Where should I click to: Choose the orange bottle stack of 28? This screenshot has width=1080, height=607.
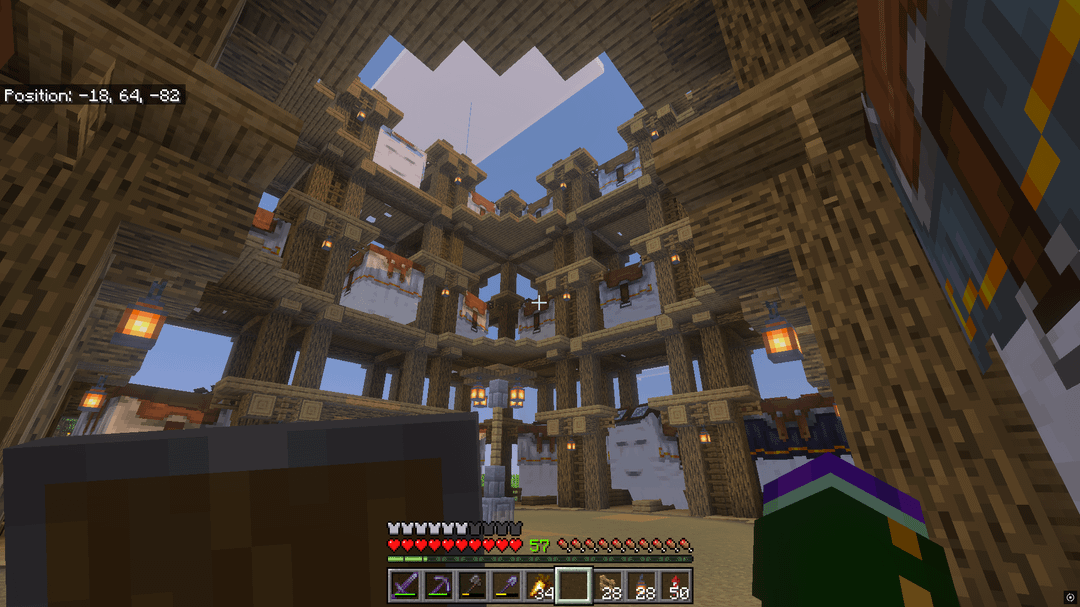click(x=642, y=585)
